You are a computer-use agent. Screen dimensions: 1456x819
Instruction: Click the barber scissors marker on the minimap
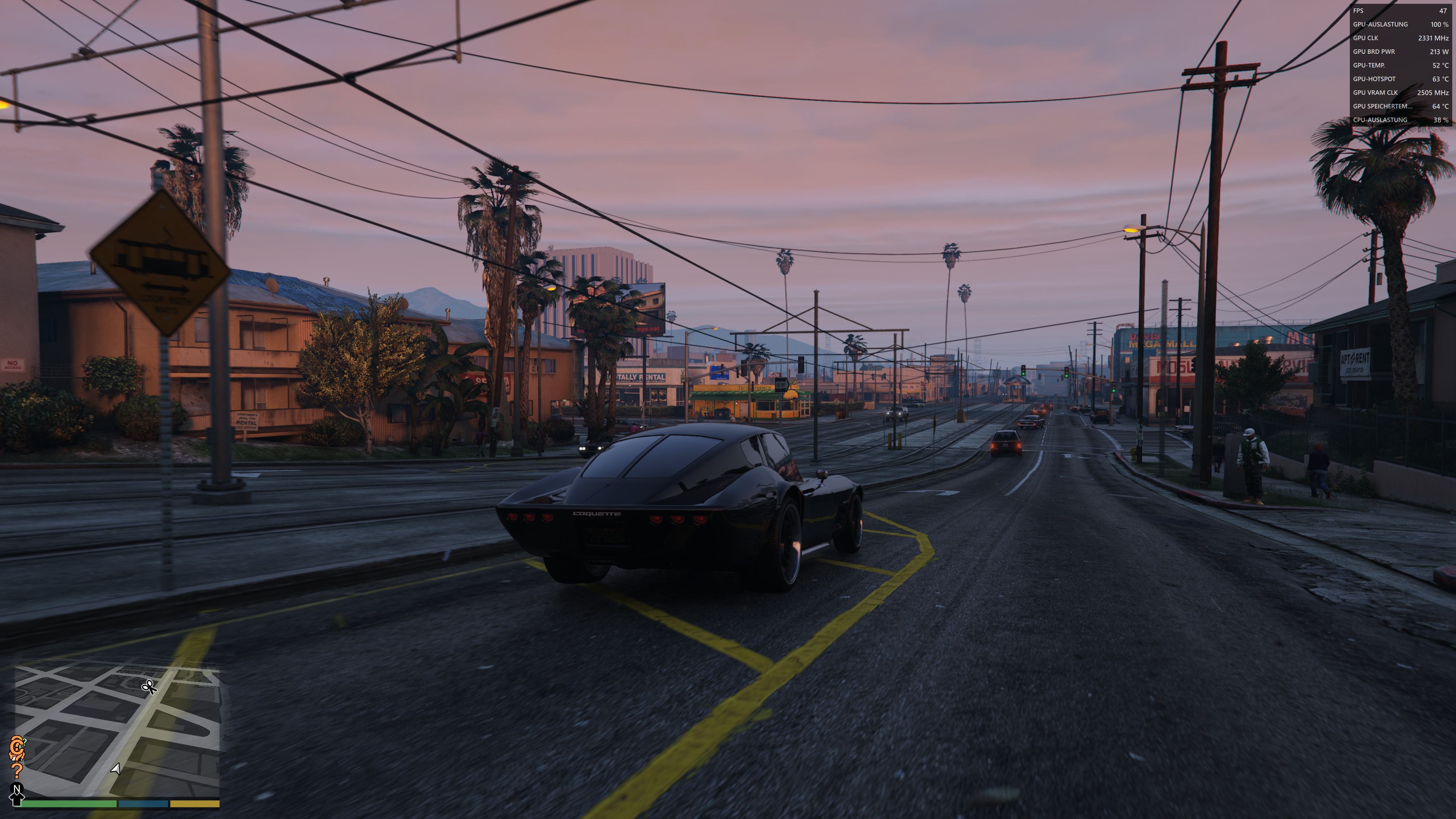click(x=149, y=687)
